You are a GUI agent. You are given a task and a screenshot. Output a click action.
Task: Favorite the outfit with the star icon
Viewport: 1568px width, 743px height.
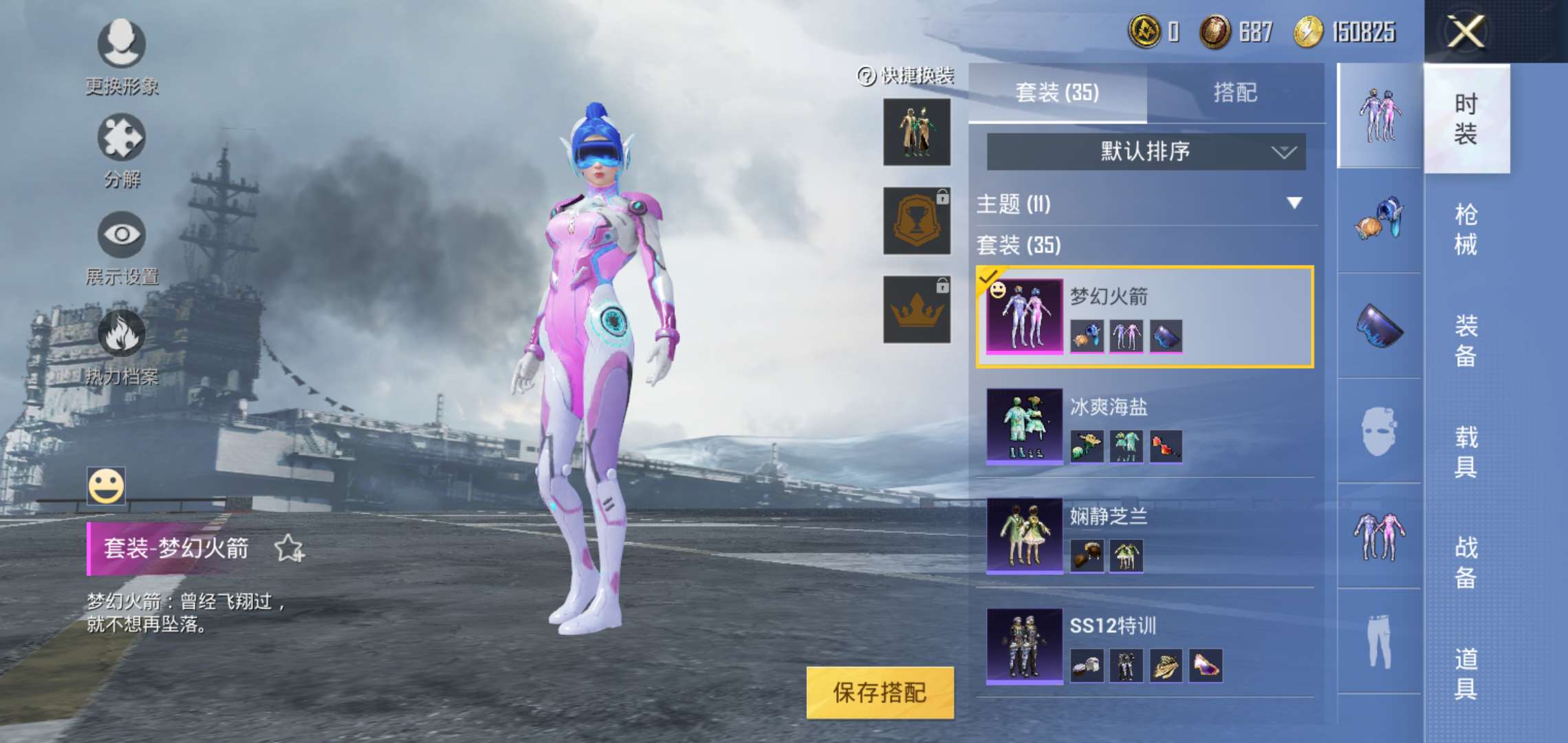coord(289,548)
